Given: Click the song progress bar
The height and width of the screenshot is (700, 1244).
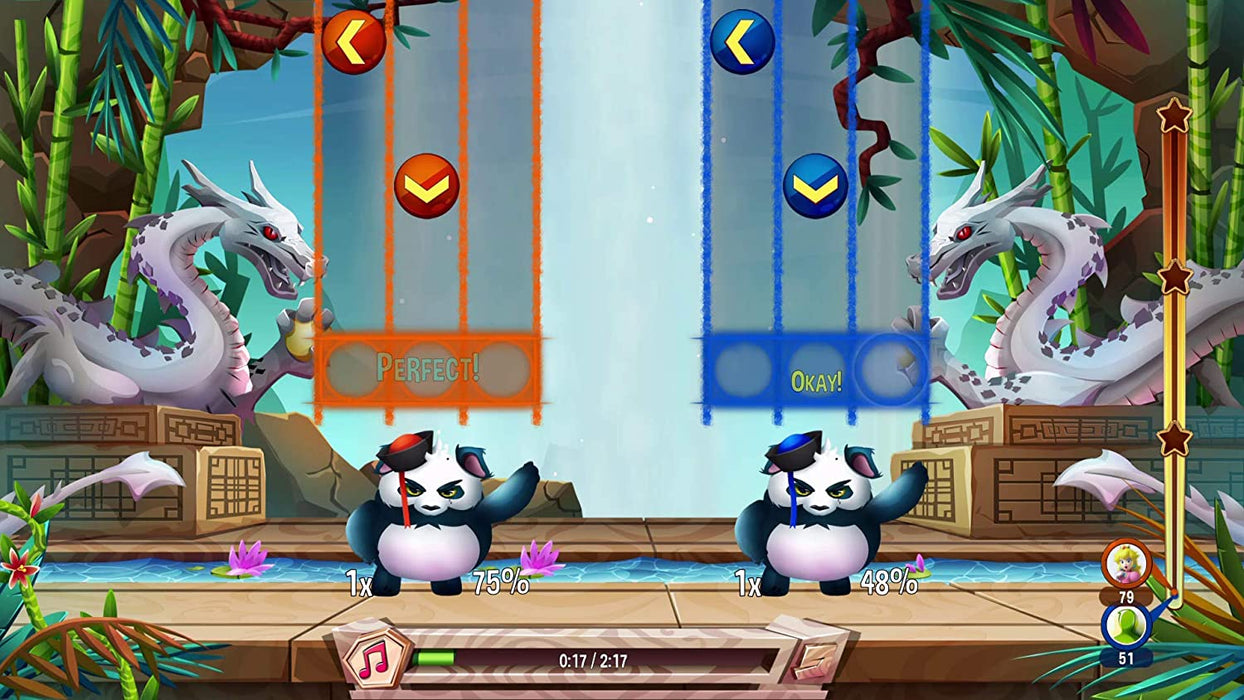Looking at the screenshot, I should click(x=593, y=660).
